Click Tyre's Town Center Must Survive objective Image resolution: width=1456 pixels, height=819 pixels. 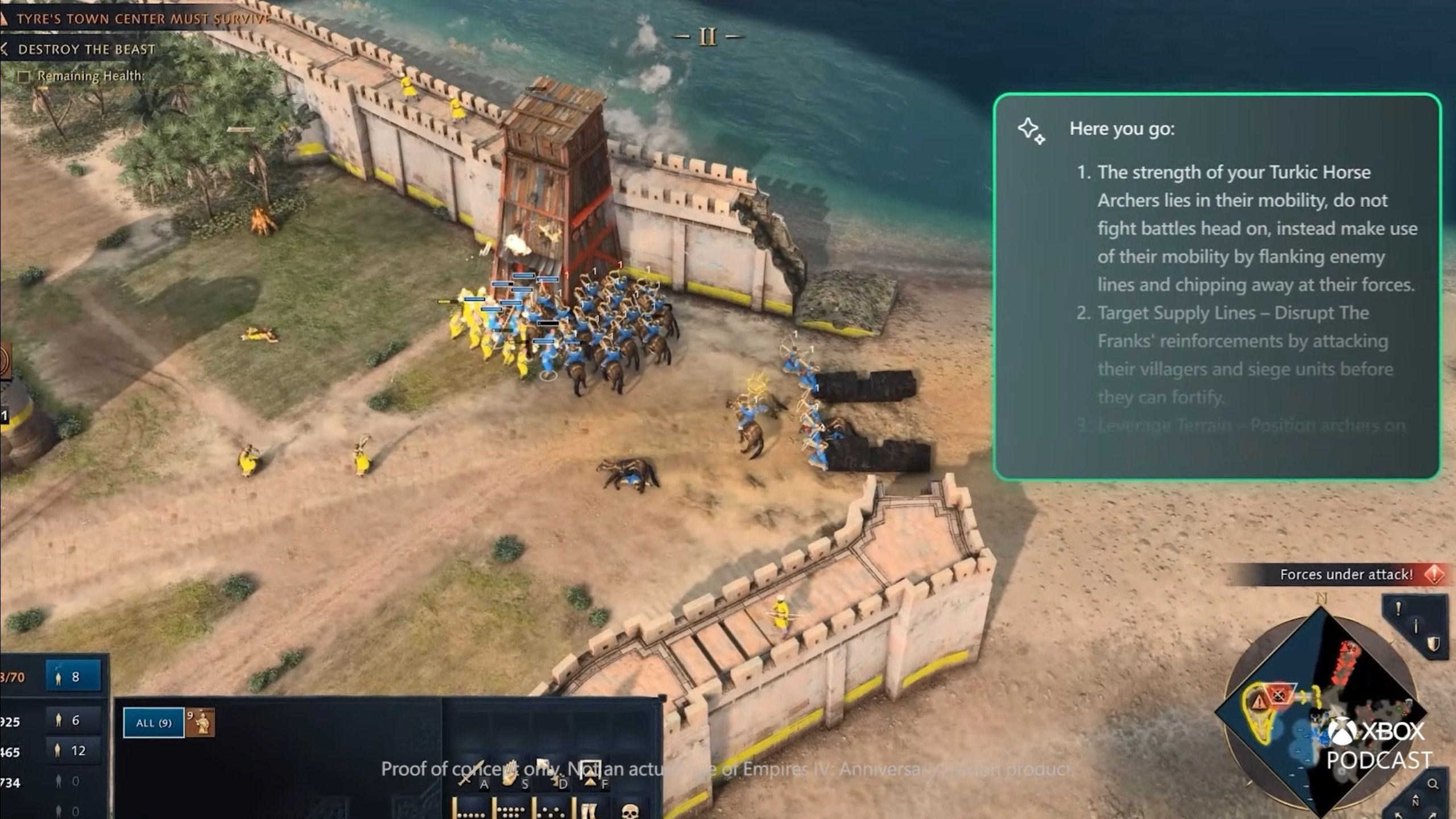tap(142, 19)
